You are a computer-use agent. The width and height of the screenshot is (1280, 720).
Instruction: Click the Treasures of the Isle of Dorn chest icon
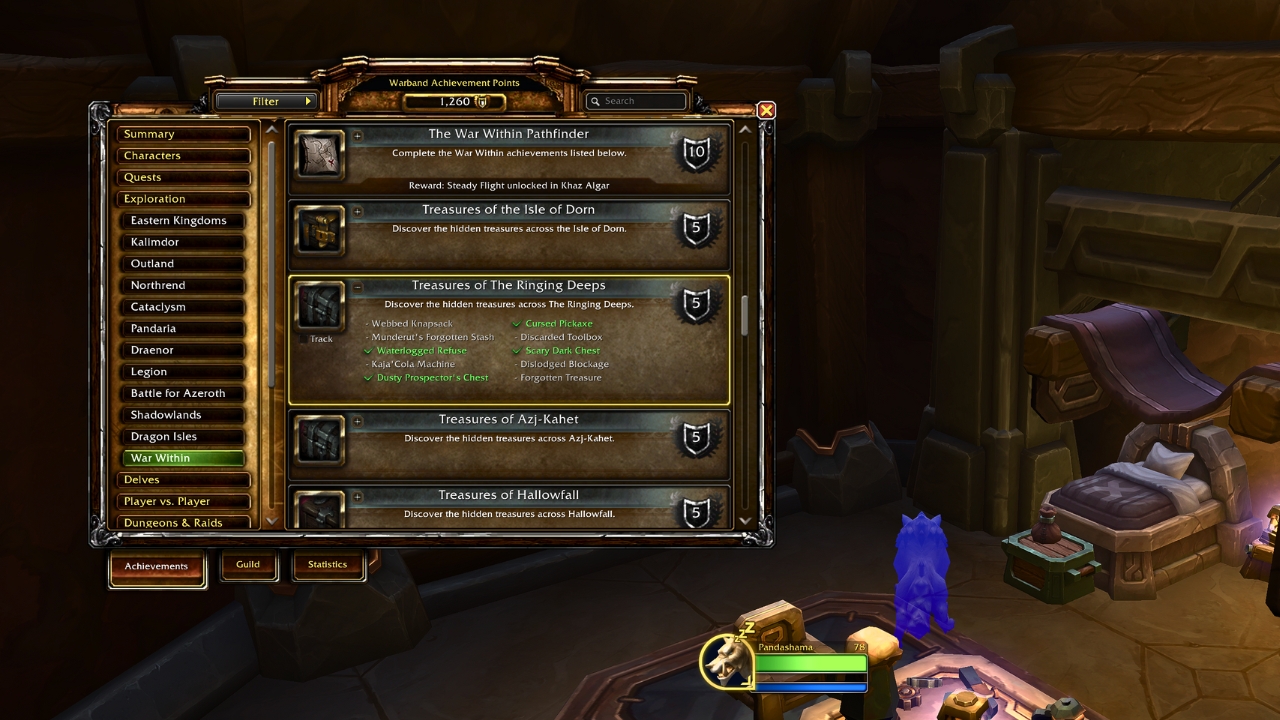tap(318, 231)
